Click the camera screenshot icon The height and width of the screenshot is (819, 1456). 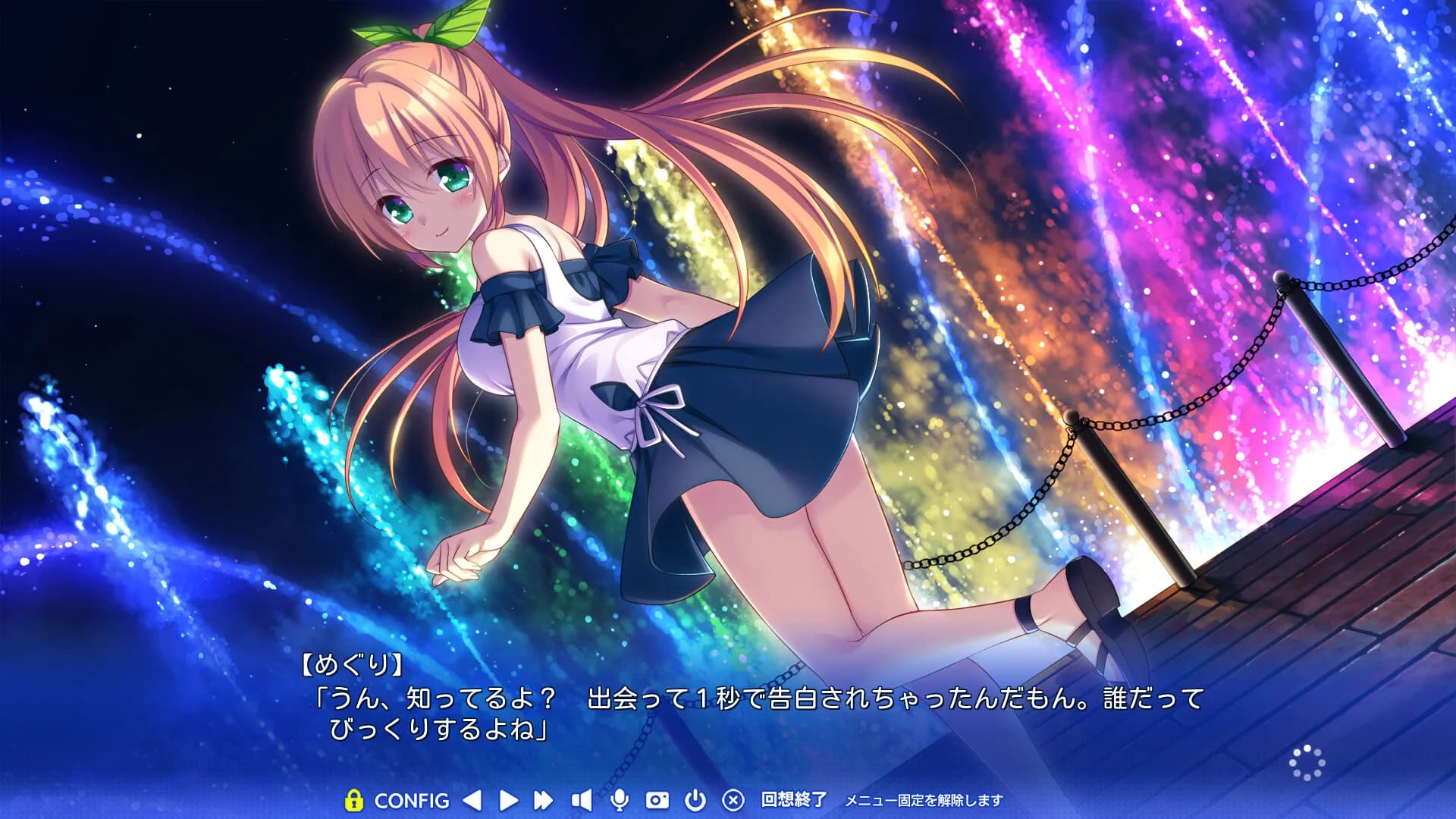657,800
